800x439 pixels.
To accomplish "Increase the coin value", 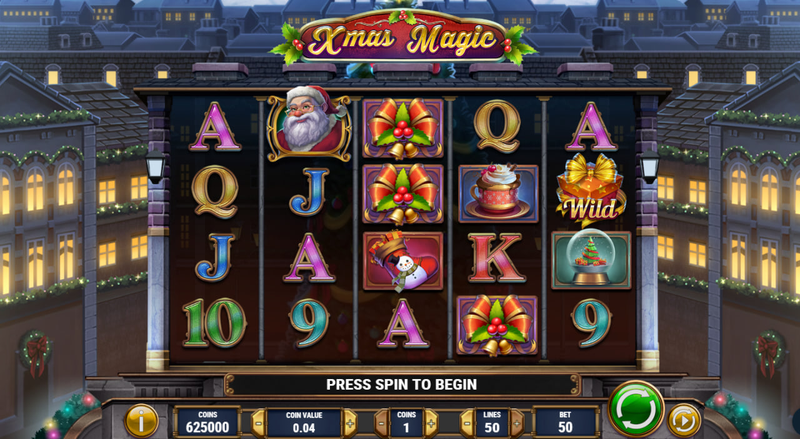I will pyautogui.click(x=350, y=422).
